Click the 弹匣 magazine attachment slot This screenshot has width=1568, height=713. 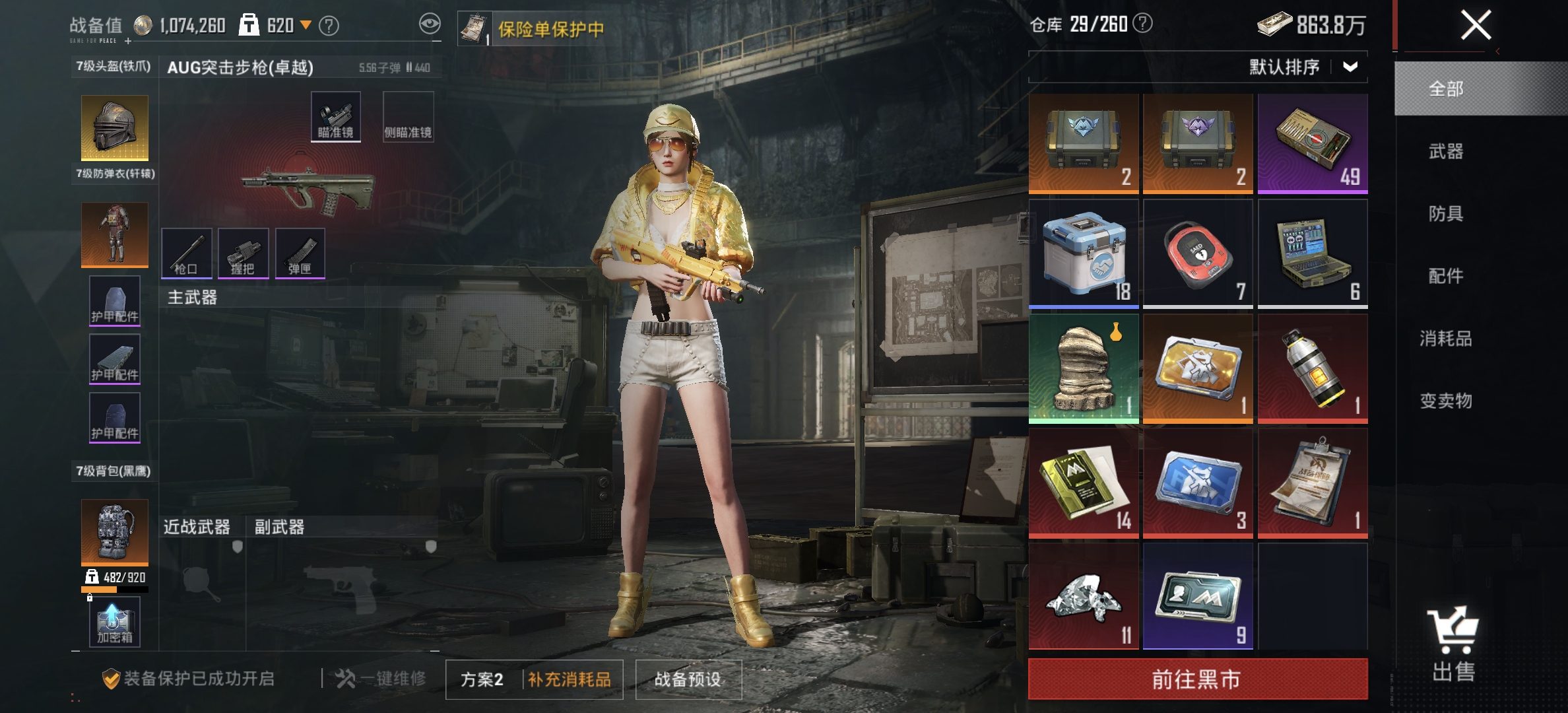[x=301, y=254]
